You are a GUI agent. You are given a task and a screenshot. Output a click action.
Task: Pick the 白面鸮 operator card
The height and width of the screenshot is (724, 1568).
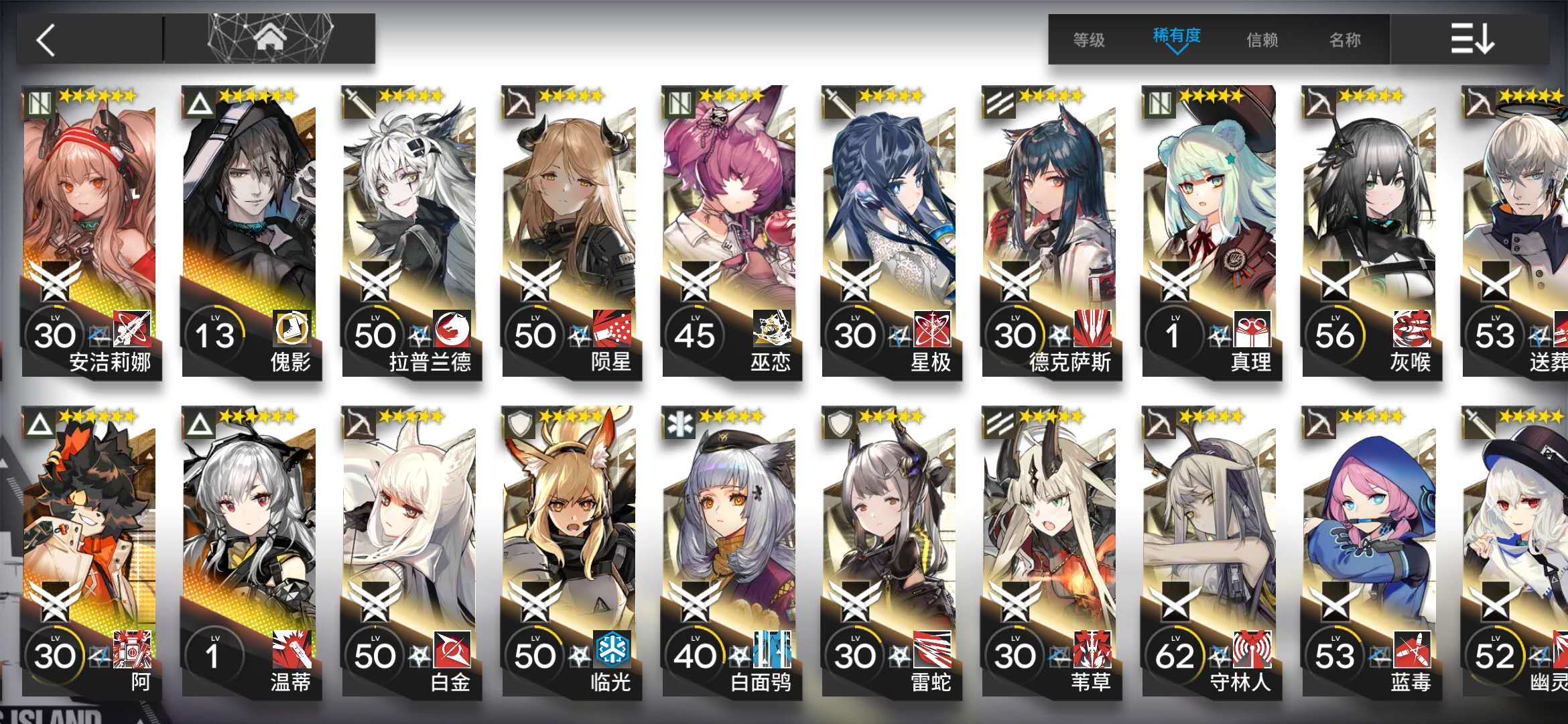[730, 552]
